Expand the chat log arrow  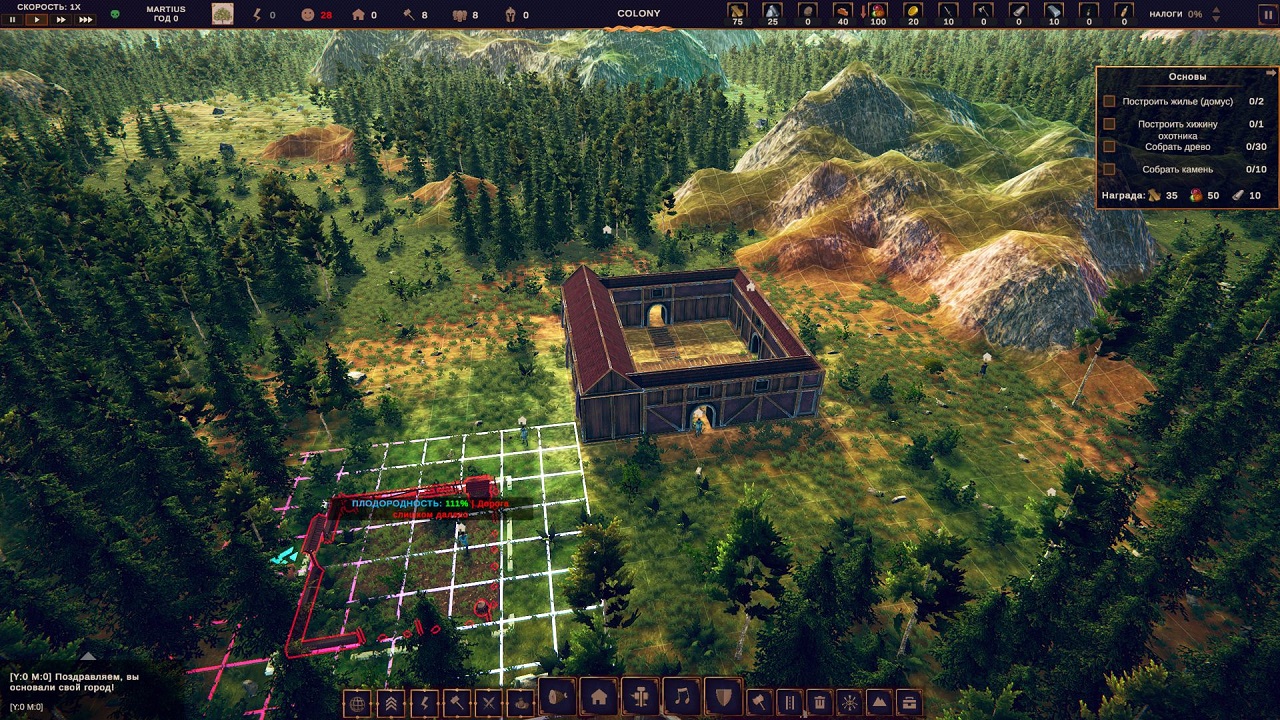(x=88, y=657)
